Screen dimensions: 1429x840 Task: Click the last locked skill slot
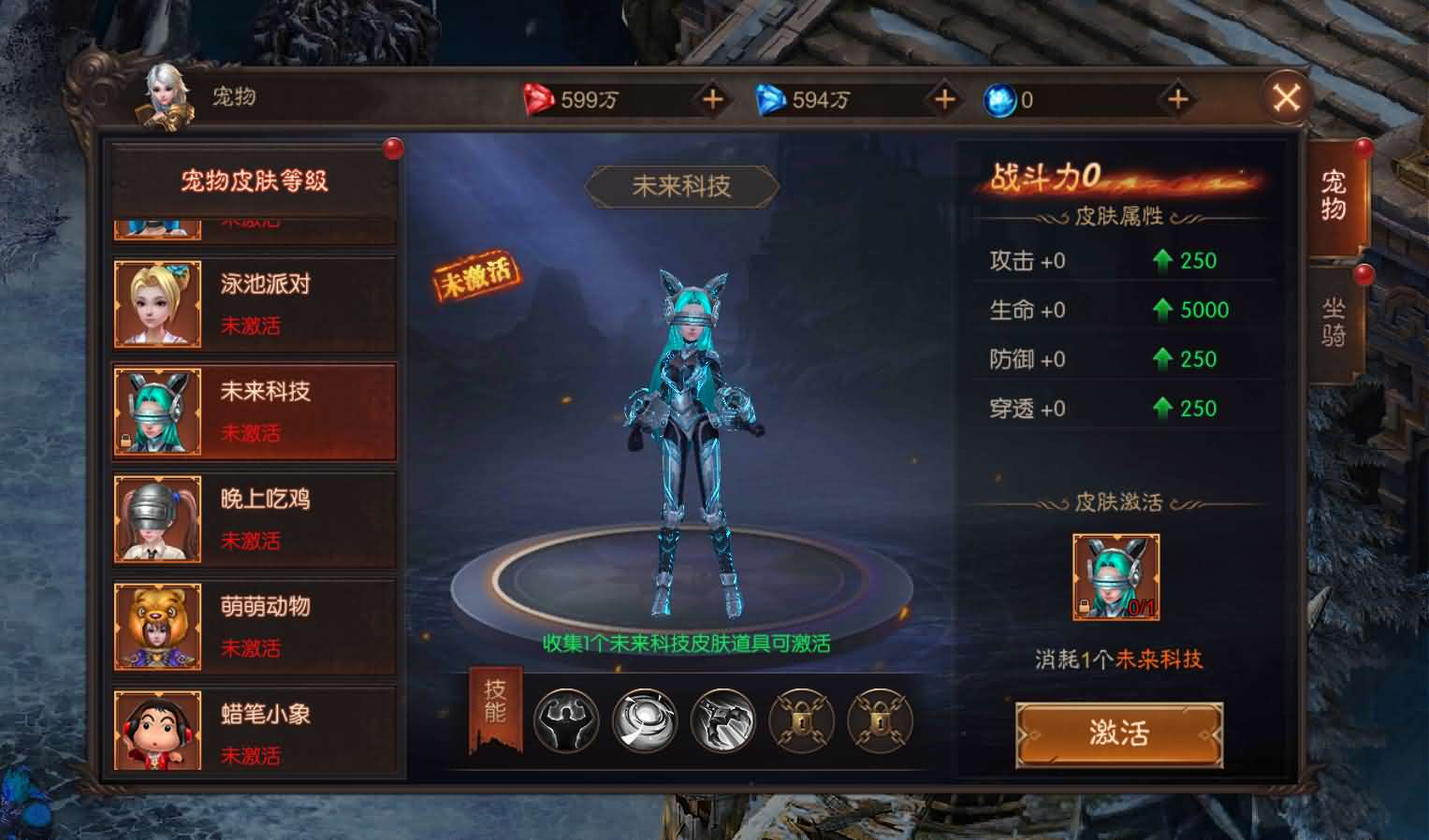pyautogui.click(x=880, y=722)
